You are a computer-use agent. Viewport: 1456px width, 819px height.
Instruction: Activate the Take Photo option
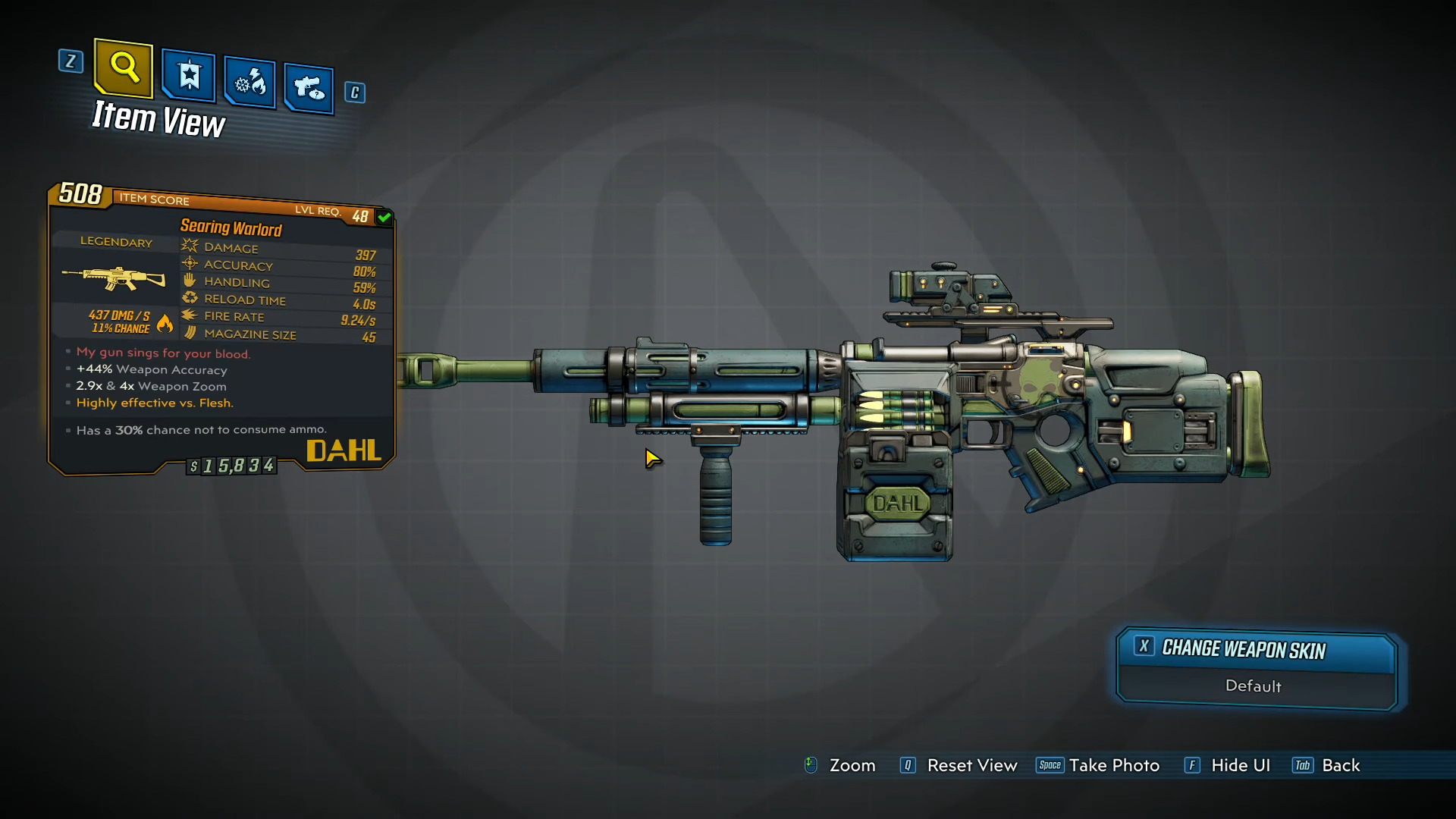point(1113,766)
